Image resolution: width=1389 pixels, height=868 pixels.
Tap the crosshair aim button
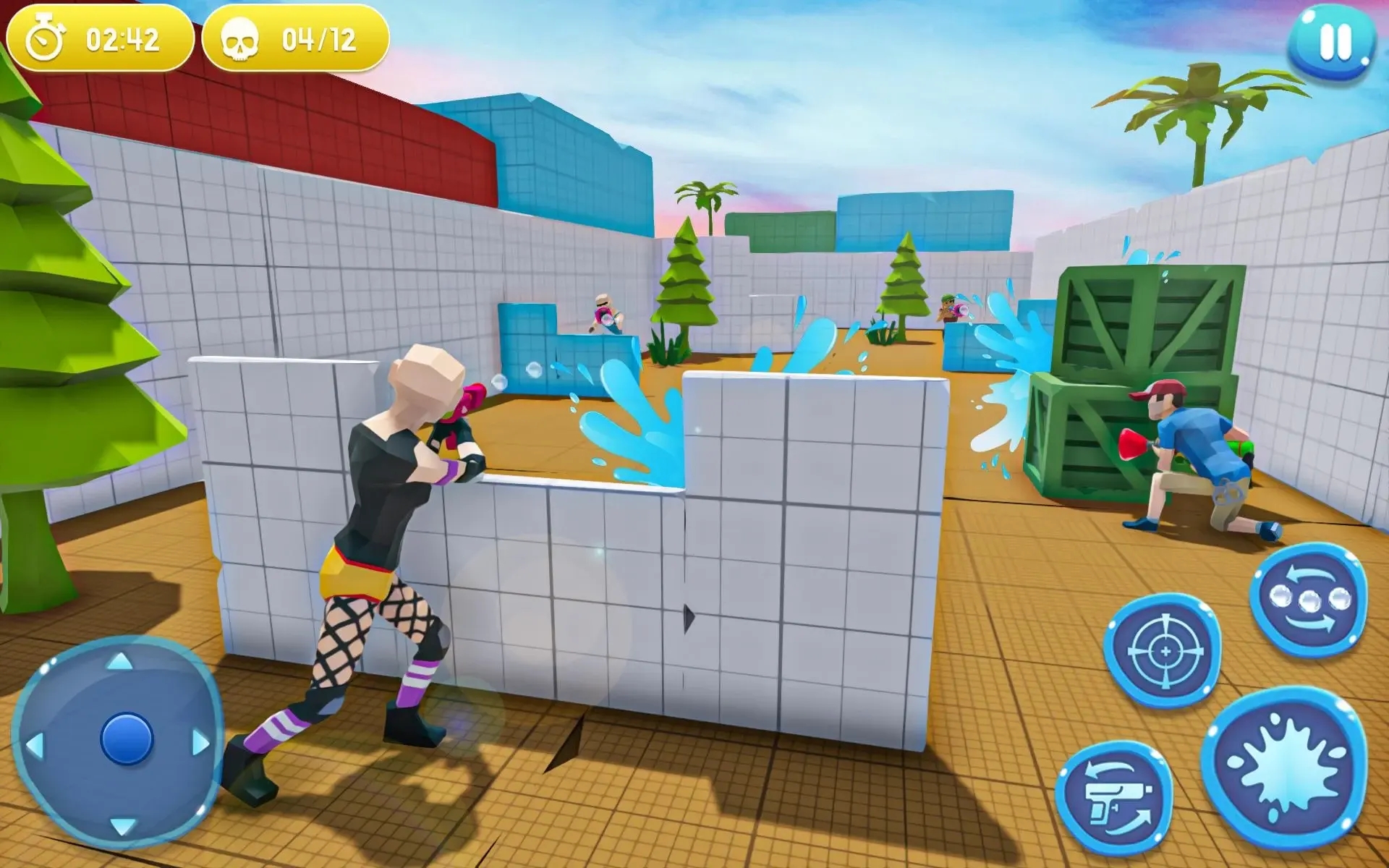(x=1163, y=651)
